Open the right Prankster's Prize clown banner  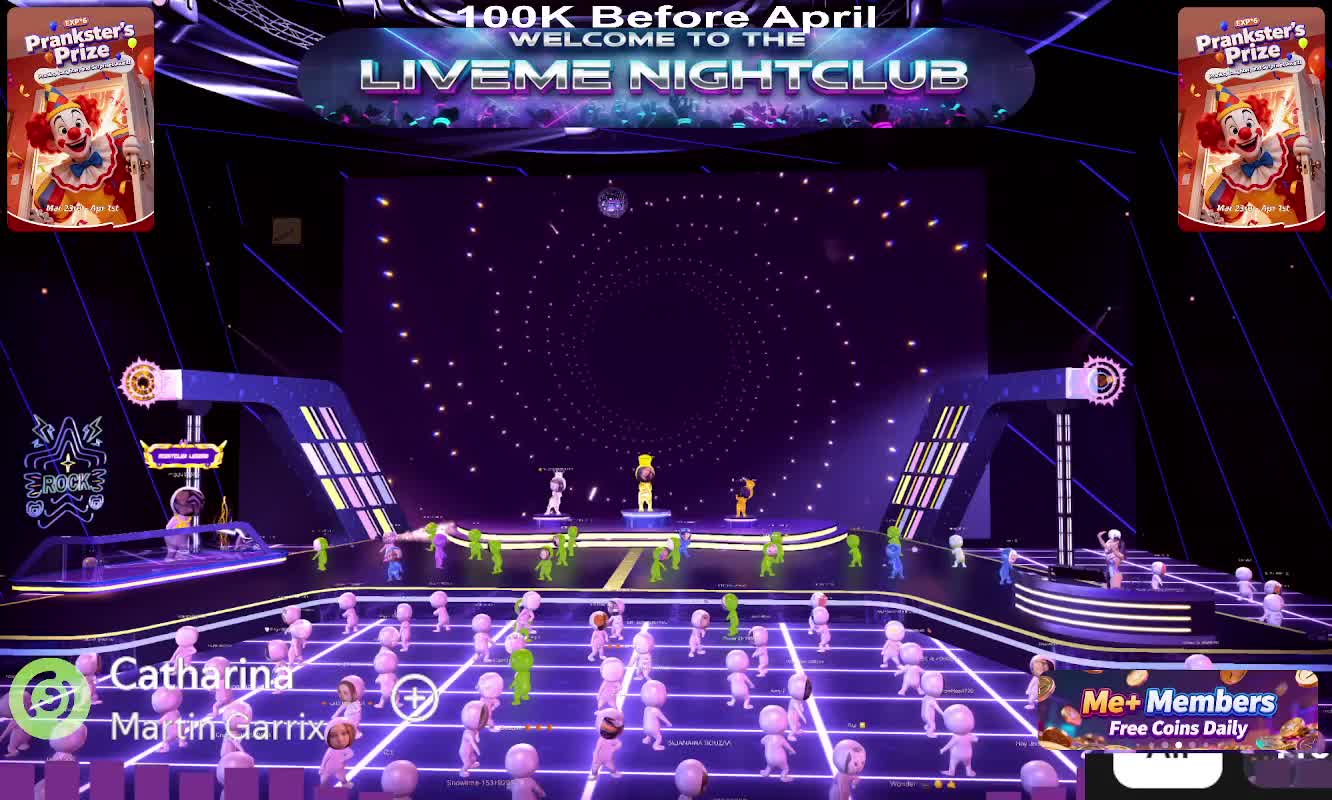[1251, 118]
